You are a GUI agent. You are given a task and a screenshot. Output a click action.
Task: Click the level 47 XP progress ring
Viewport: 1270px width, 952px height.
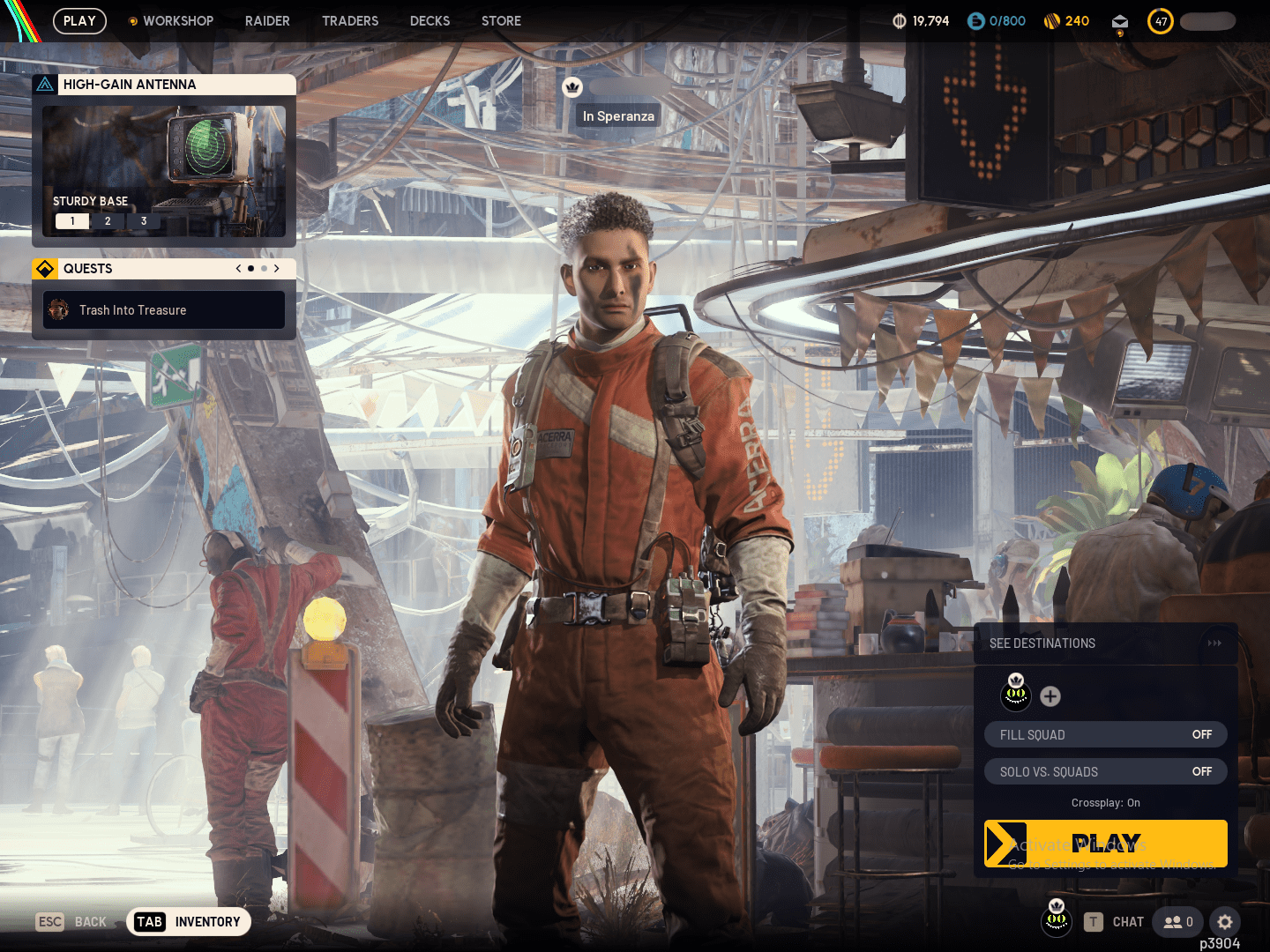1161,20
